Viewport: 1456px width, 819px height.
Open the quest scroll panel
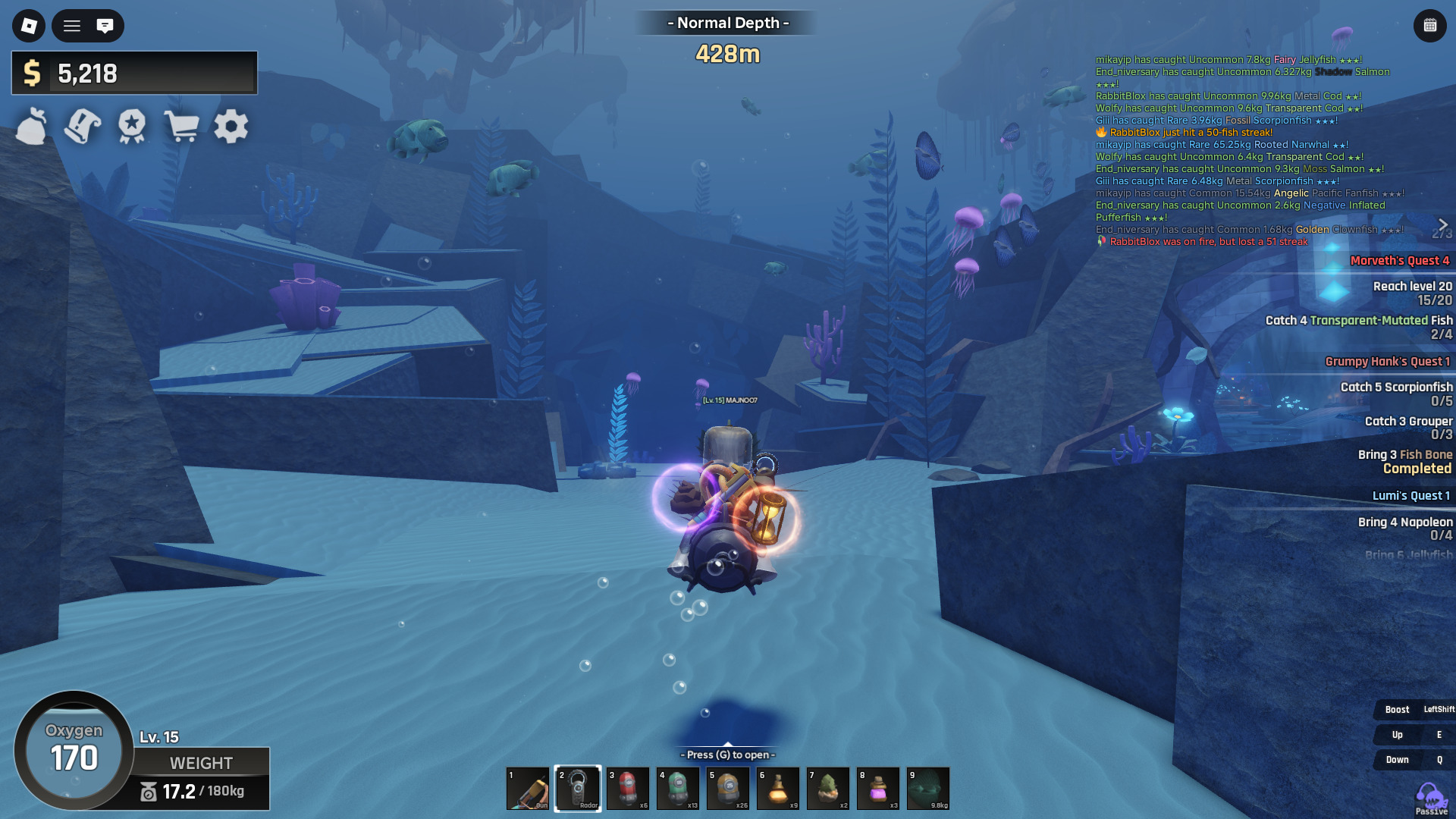[x=82, y=127]
